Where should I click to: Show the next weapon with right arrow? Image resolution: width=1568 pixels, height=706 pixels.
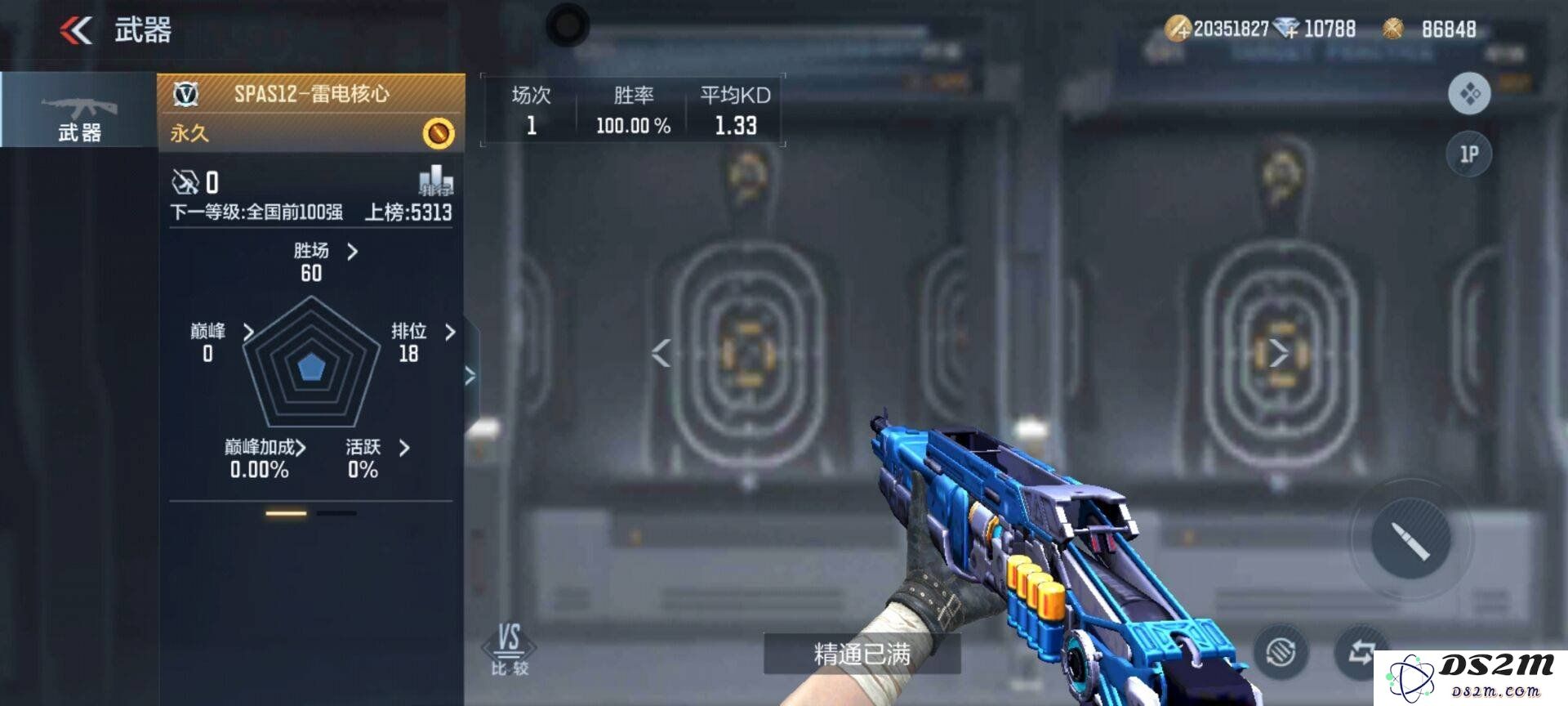pyautogui.click(x=1279, y=353)
